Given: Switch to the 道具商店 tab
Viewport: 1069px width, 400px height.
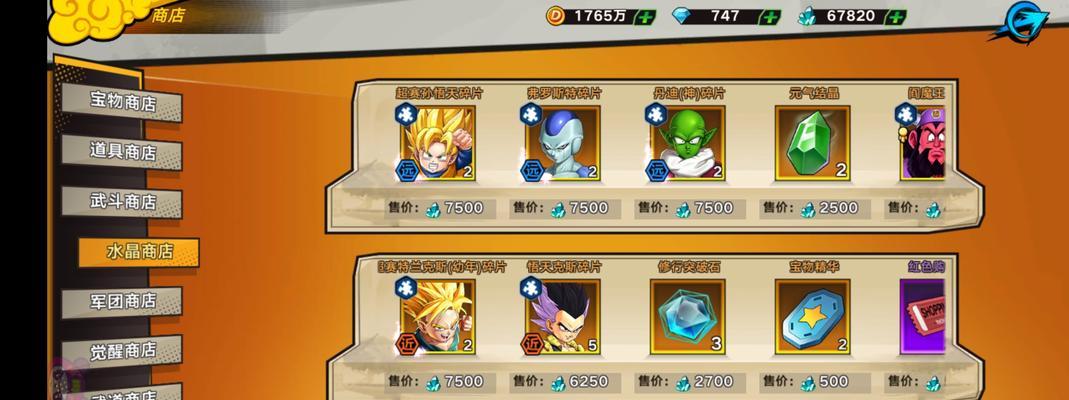Looking at the screenshot, I should click(x=123, y=152).
